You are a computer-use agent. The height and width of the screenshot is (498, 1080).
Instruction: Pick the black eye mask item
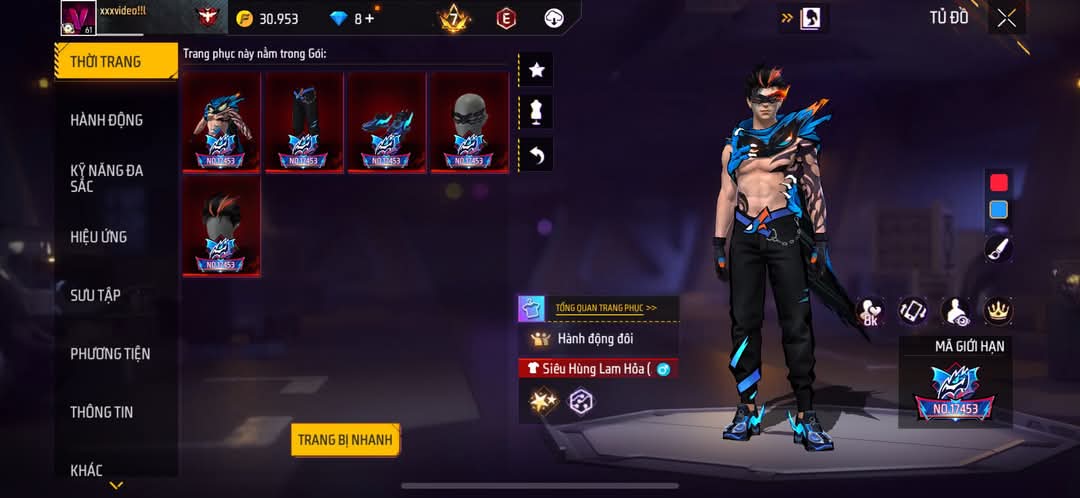click(470, 122)
